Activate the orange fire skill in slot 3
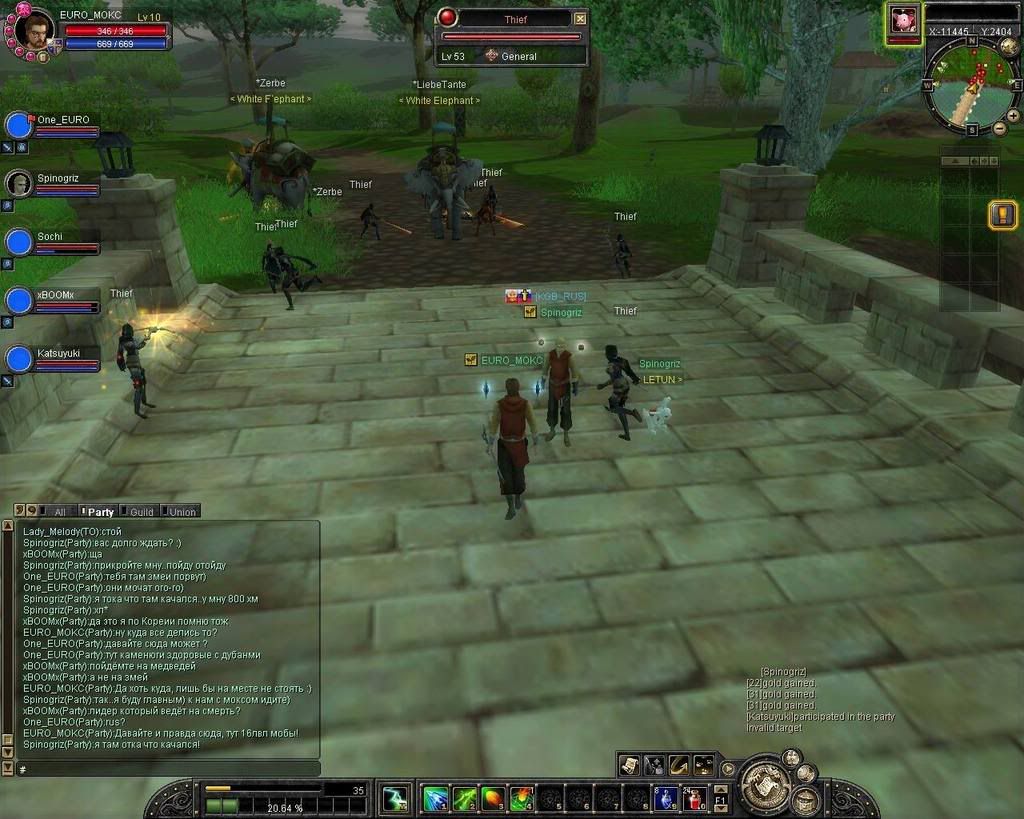The width and height of the screenshot is (1024, 819). (x=493, y=798)
